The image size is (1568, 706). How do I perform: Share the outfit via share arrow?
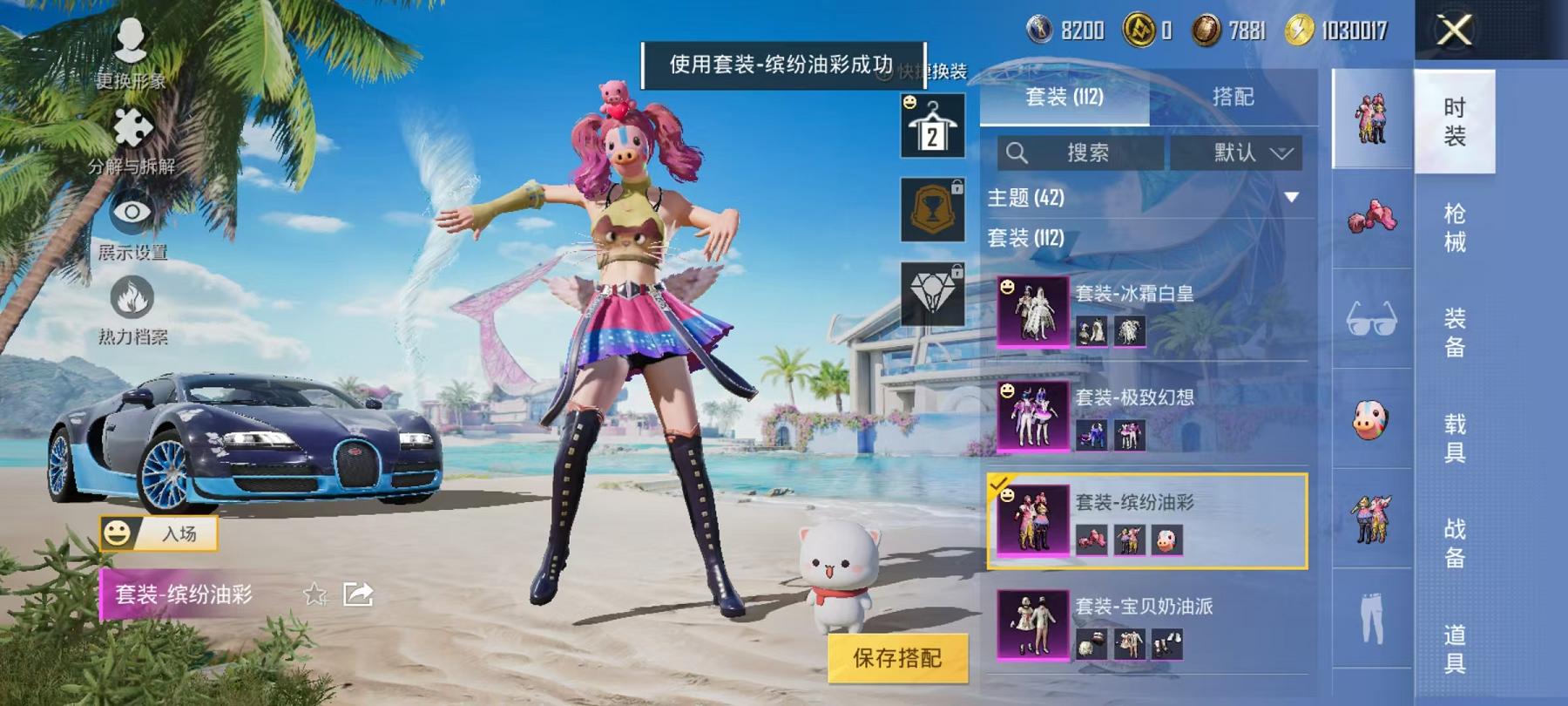[359, 597]
